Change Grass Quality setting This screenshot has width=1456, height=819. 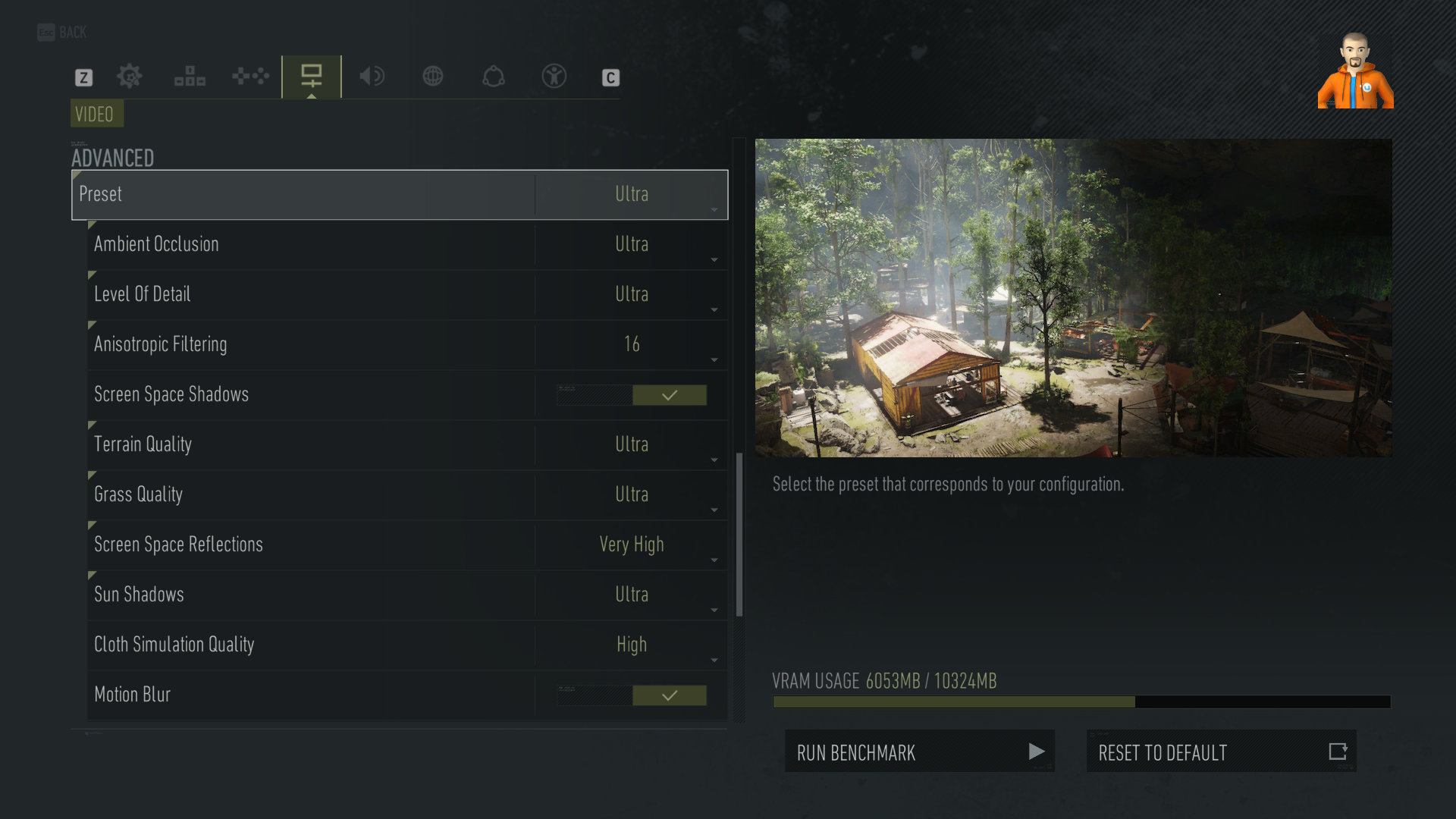click(631, 495)
